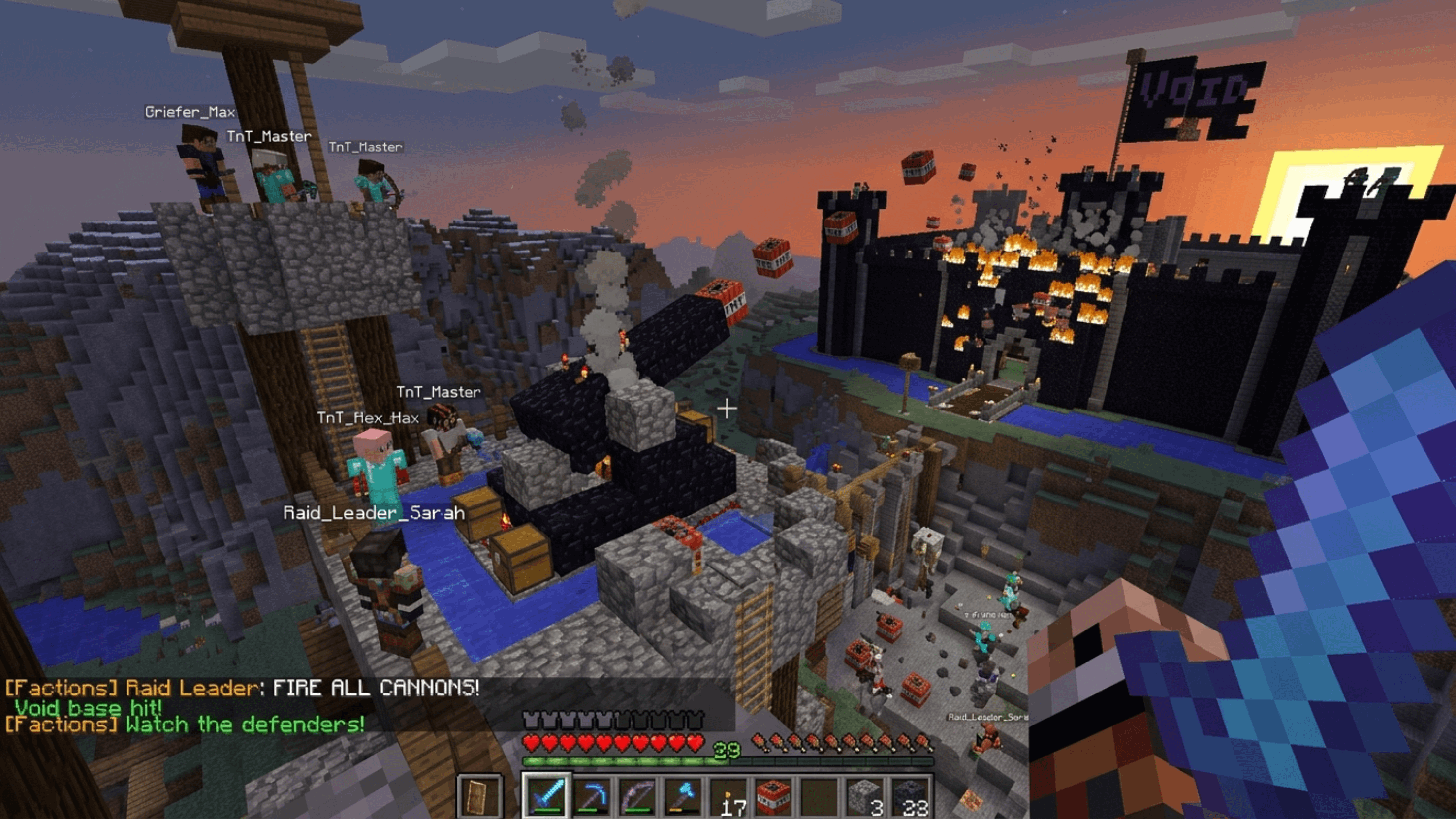Click the shield in the offhand slot
The image size is (1456, 819).
pos(478,796)
